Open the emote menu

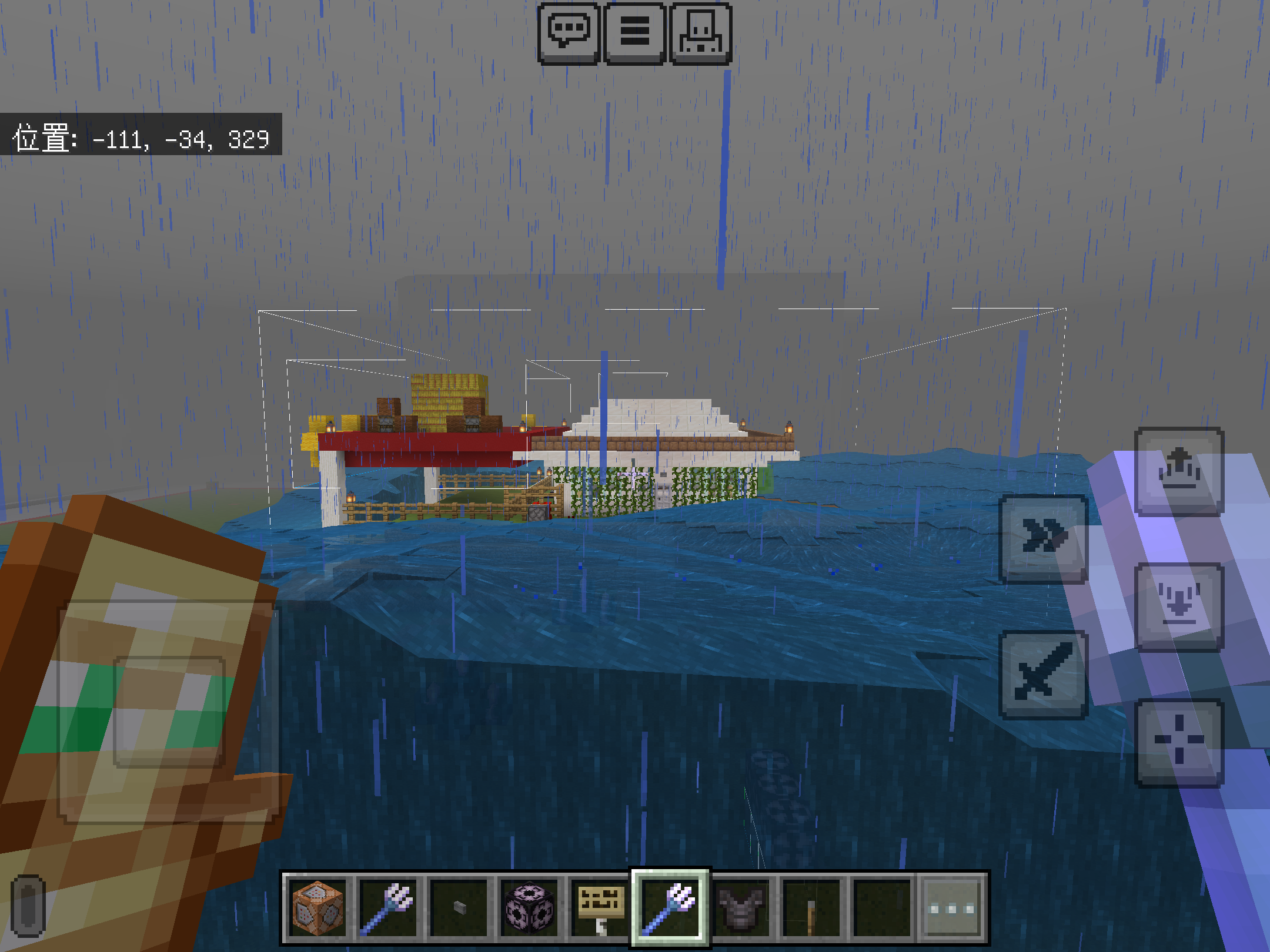tap(700, 32)
